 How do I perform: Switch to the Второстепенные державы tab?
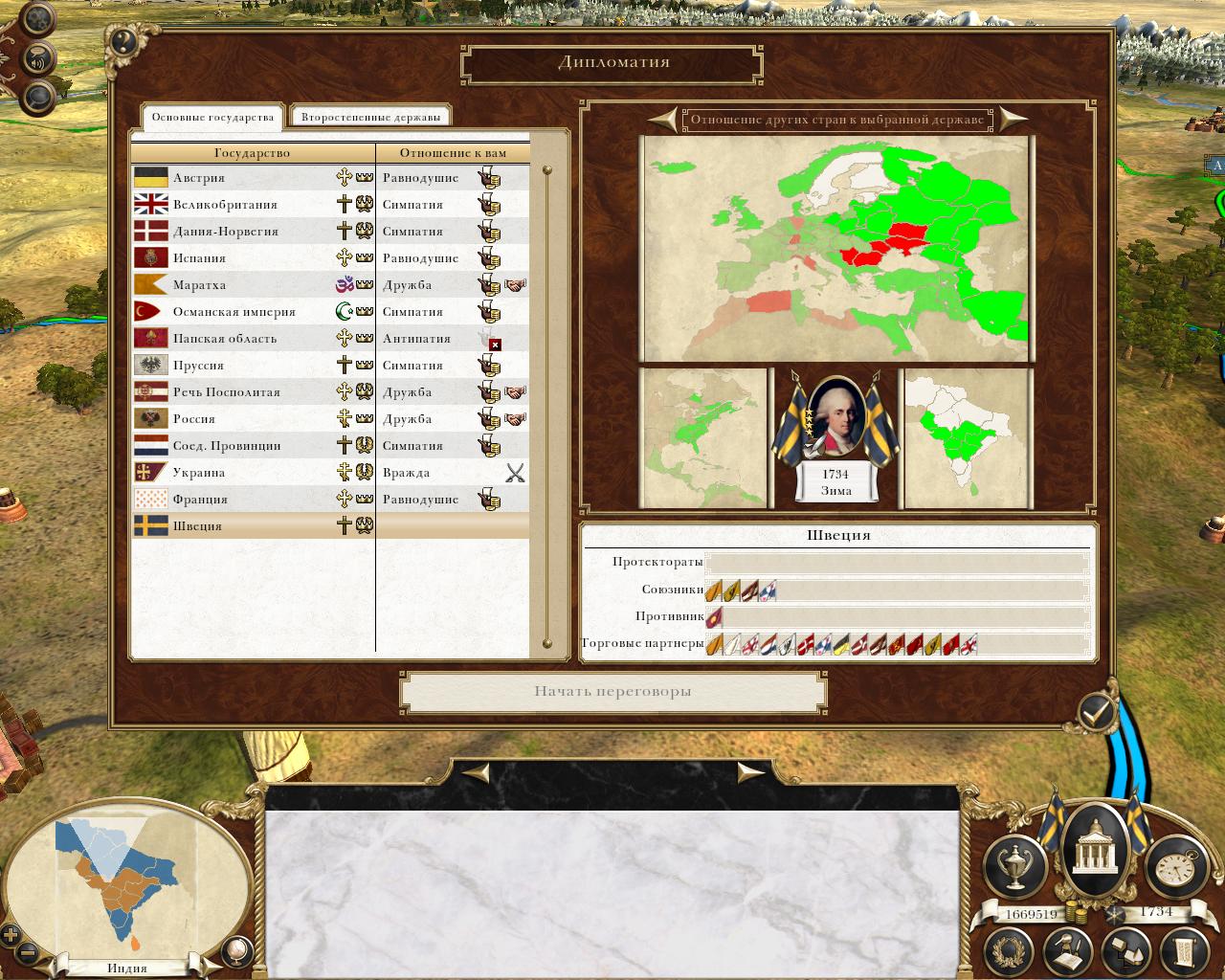[370, 117]
